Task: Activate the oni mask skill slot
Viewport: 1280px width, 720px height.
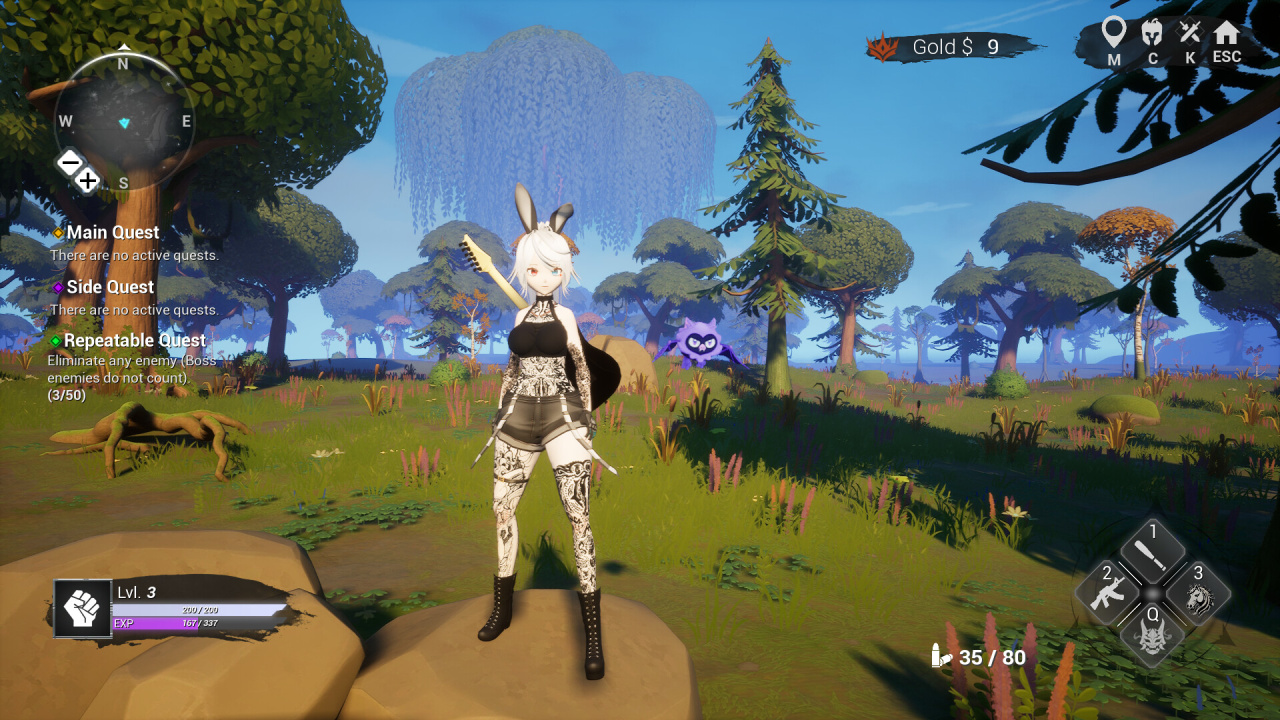Action: coord(1153,638)
